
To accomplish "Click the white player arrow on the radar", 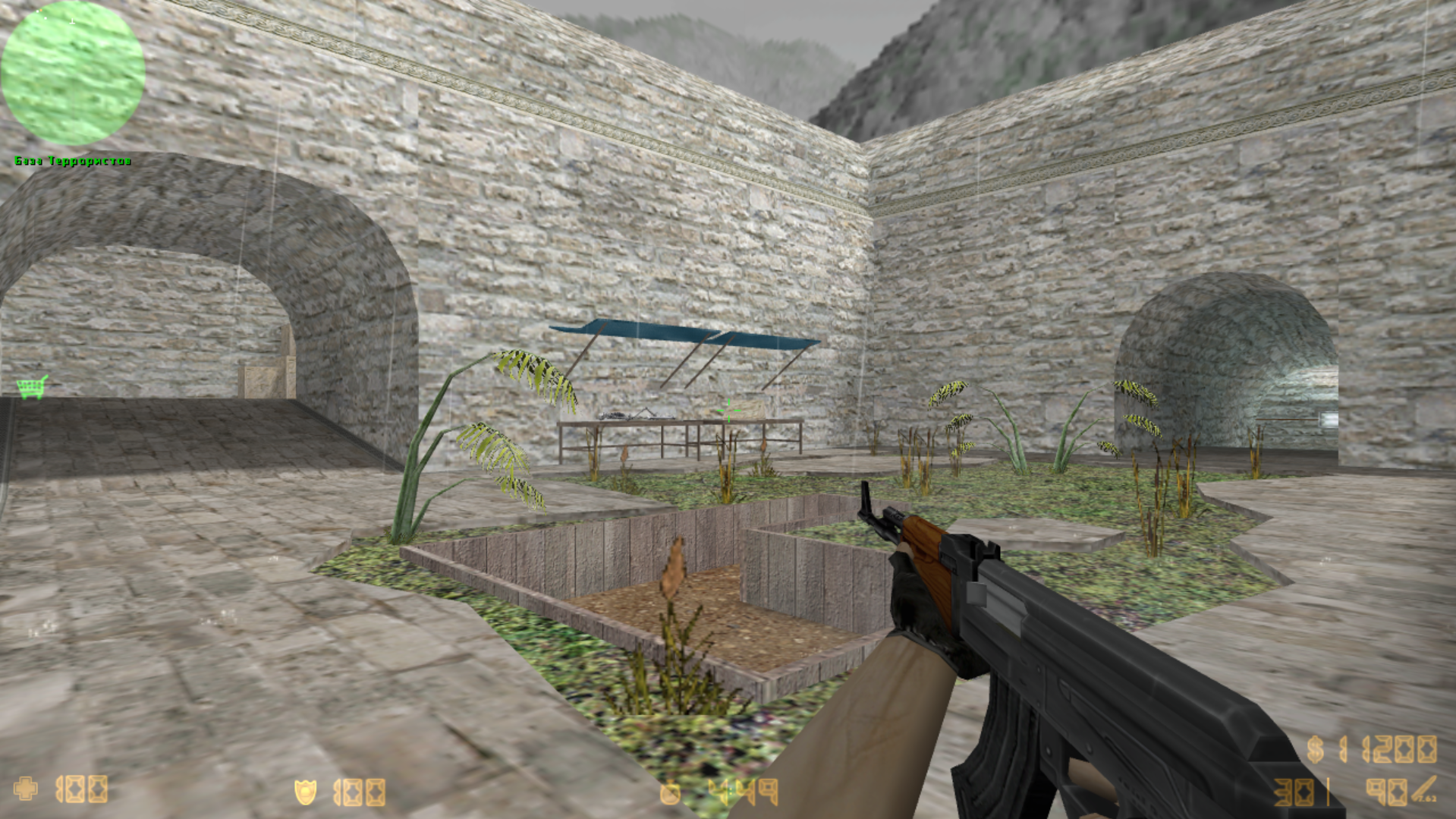I will point(72,21).
